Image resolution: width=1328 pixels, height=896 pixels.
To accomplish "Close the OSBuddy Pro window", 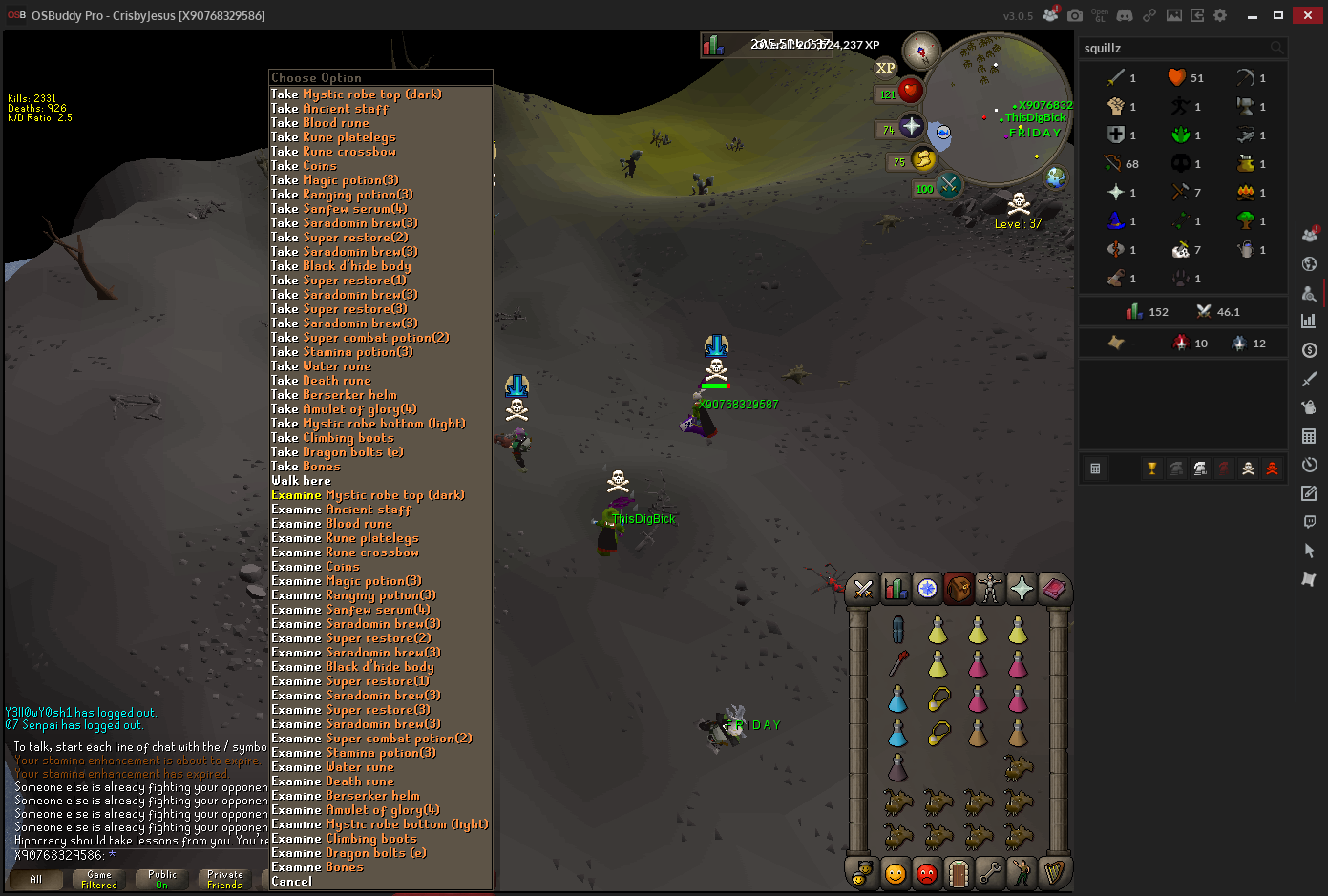I will click(x=1307, y=15).
